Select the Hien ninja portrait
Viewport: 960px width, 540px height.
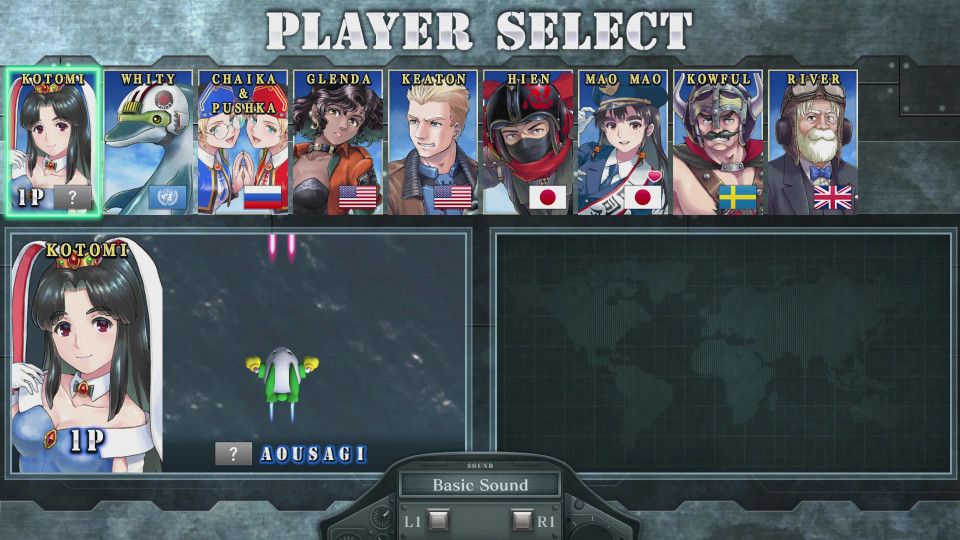[x=528, y=142]
